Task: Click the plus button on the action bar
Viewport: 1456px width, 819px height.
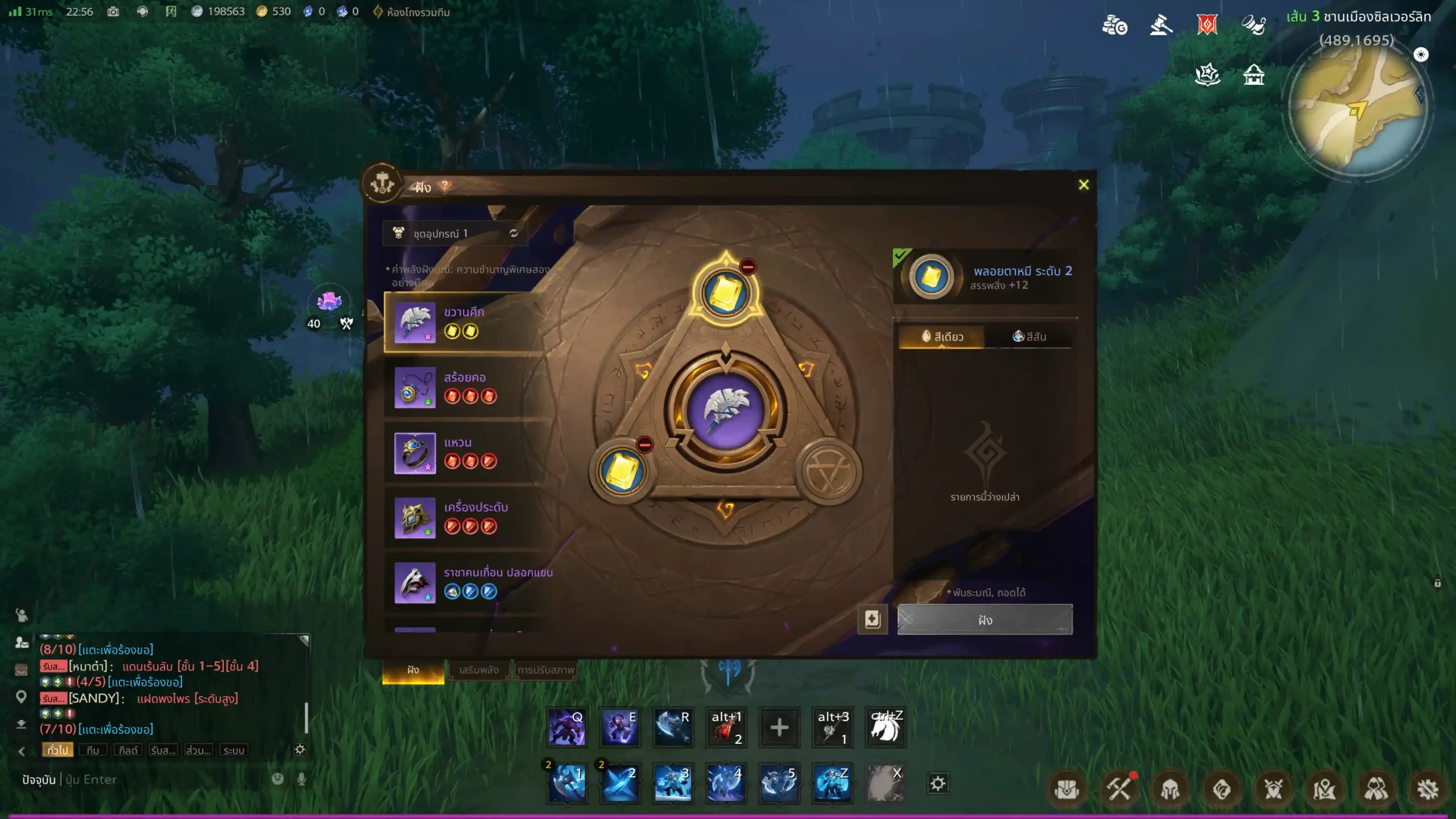Action: (x=779, y=727)
